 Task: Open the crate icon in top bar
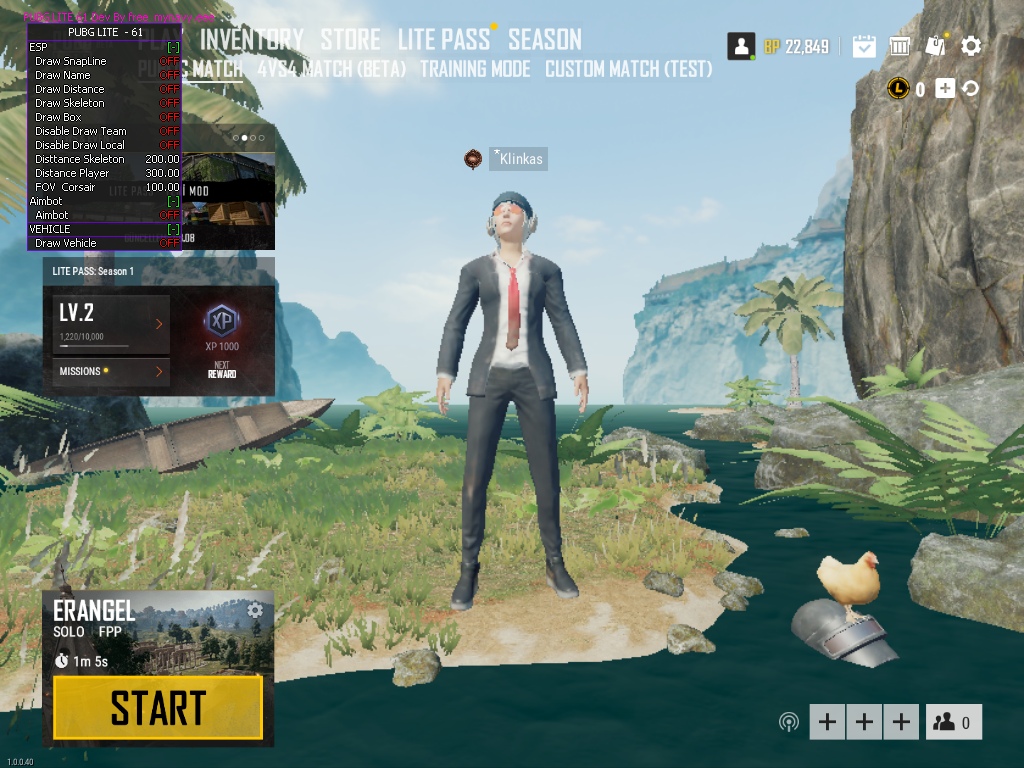900,46
